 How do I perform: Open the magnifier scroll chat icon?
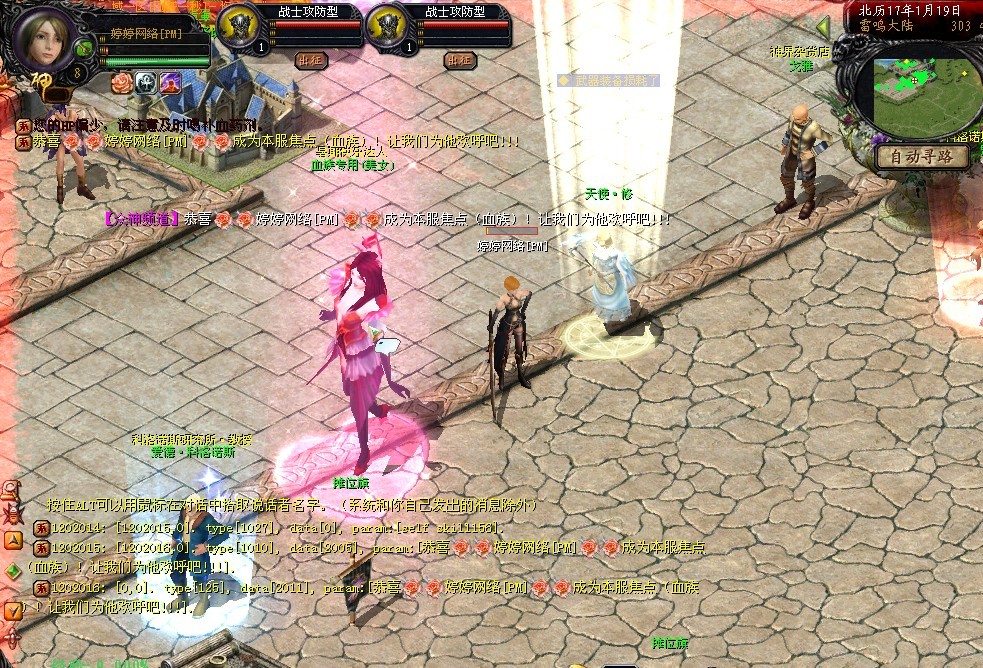(x=12, y=490)
